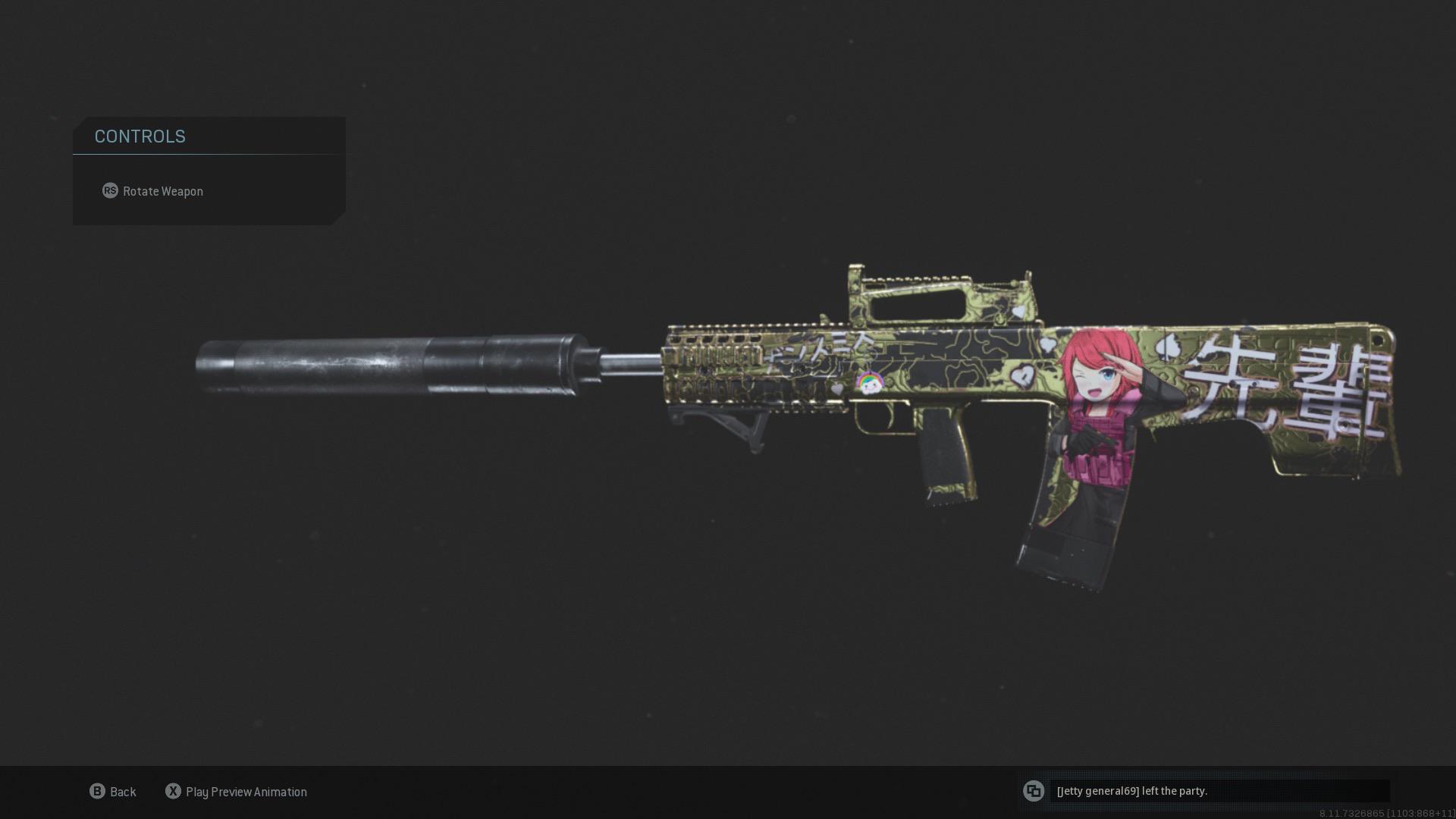Open the party left notification
Image resolution: width=1456 pixels, height=819 pixels.
point(1204,791)
